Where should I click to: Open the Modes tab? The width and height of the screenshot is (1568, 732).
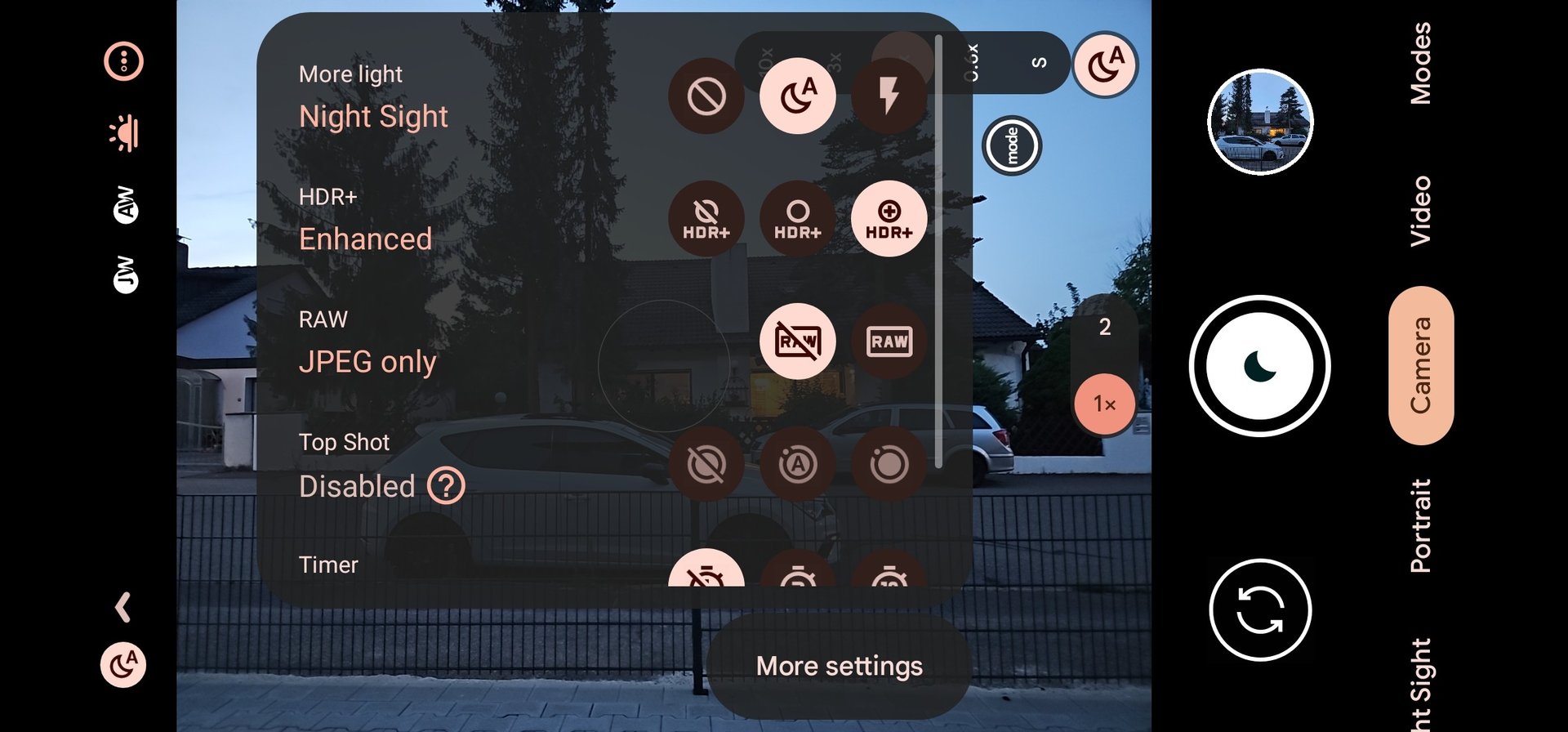pos(1421,63)
